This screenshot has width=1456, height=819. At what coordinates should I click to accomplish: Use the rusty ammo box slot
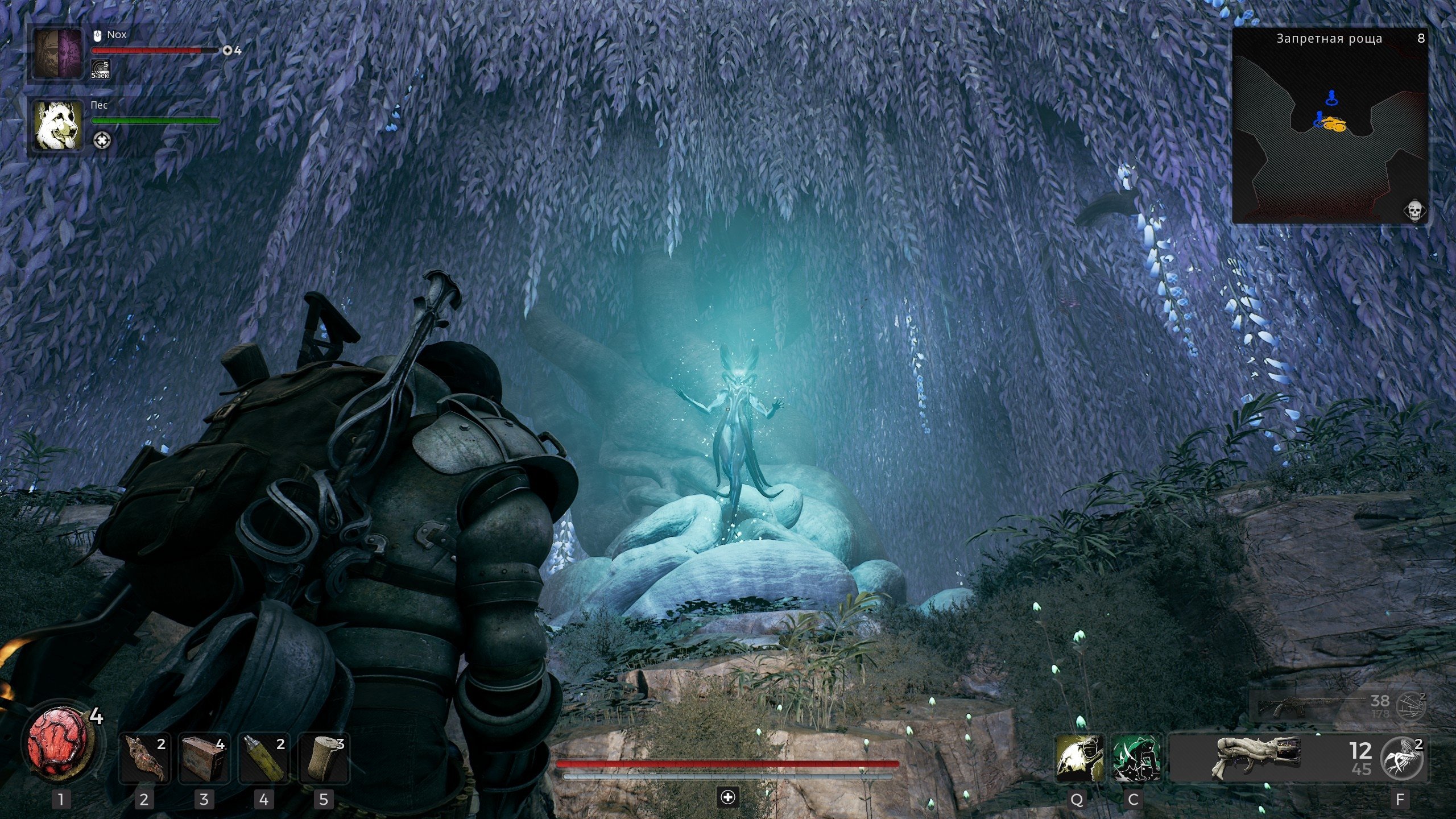tap(204, 759)
